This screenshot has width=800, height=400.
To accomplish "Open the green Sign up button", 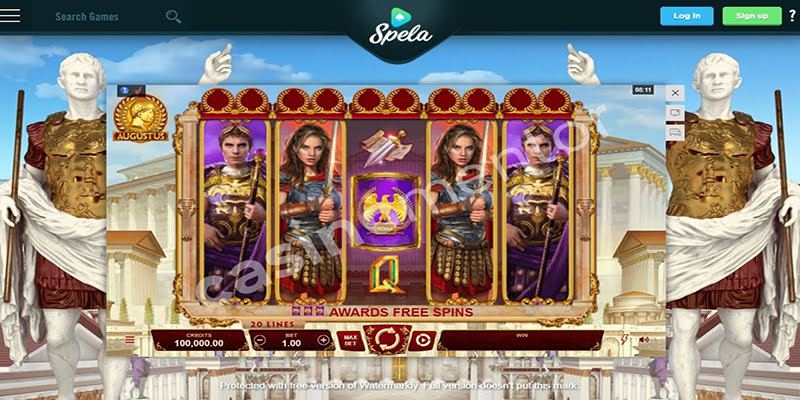I will point(752,16).
